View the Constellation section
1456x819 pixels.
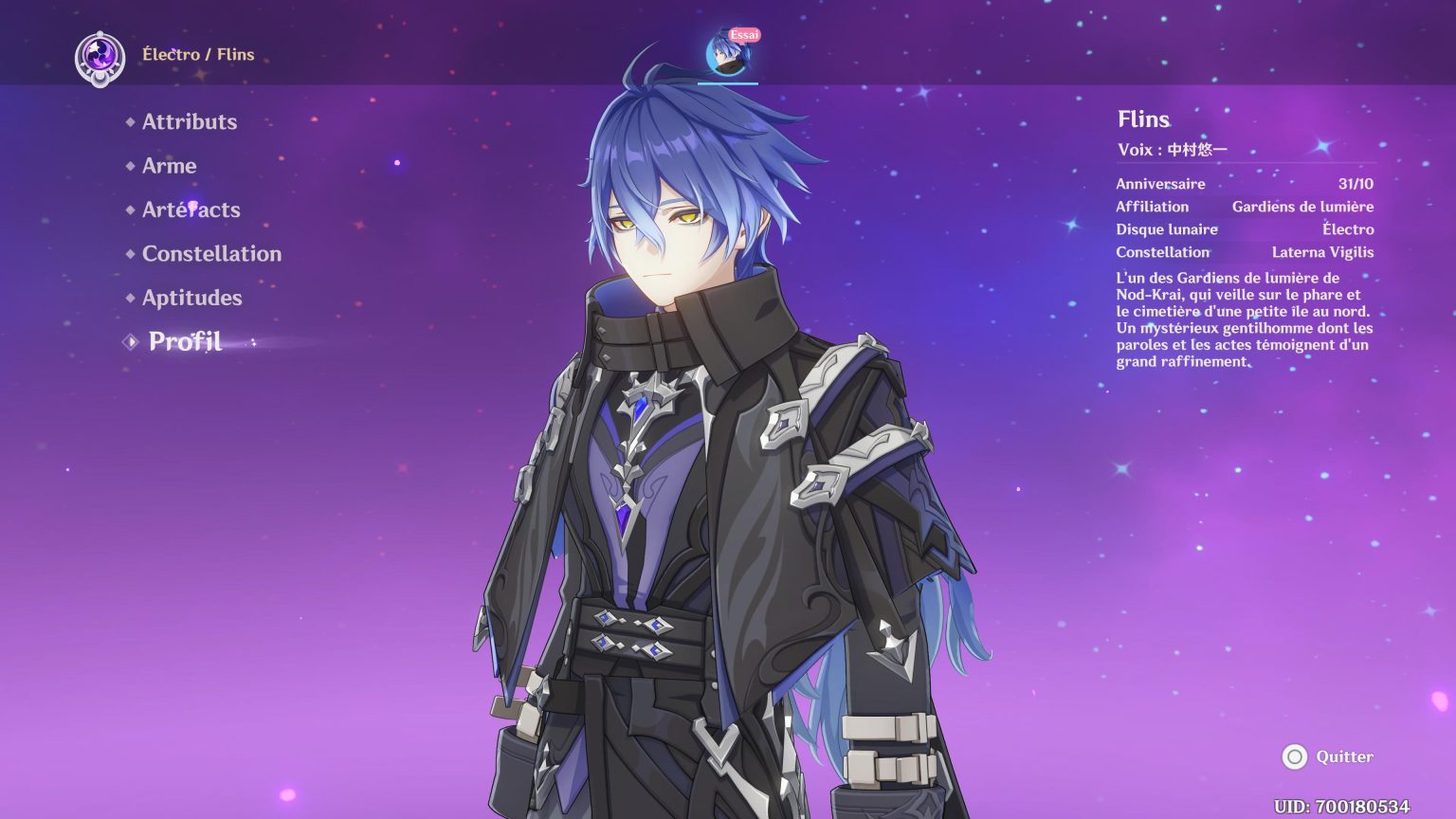210,254
